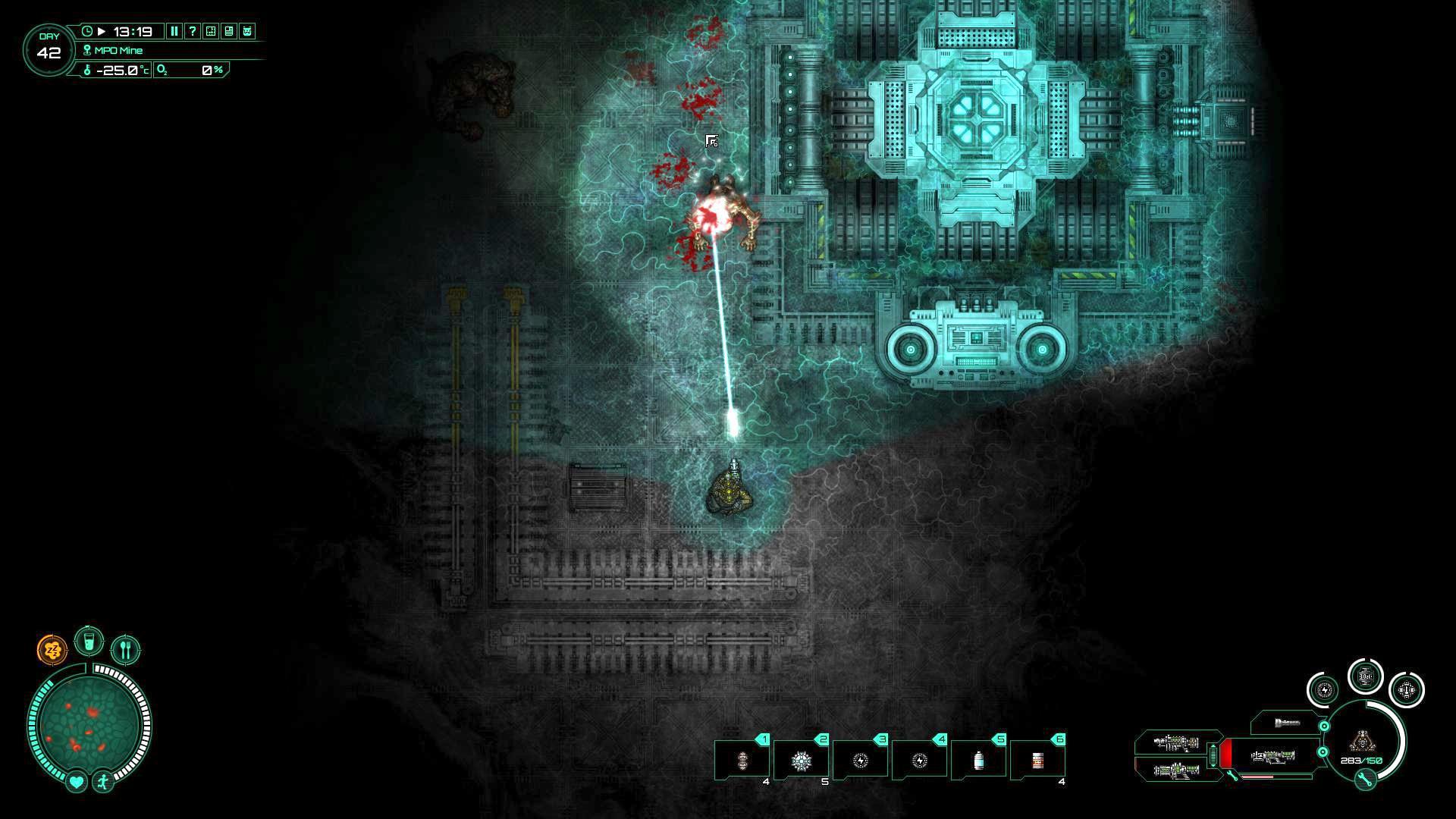Select quick slot 5 with the oxygen bottle

coord(979,758)
